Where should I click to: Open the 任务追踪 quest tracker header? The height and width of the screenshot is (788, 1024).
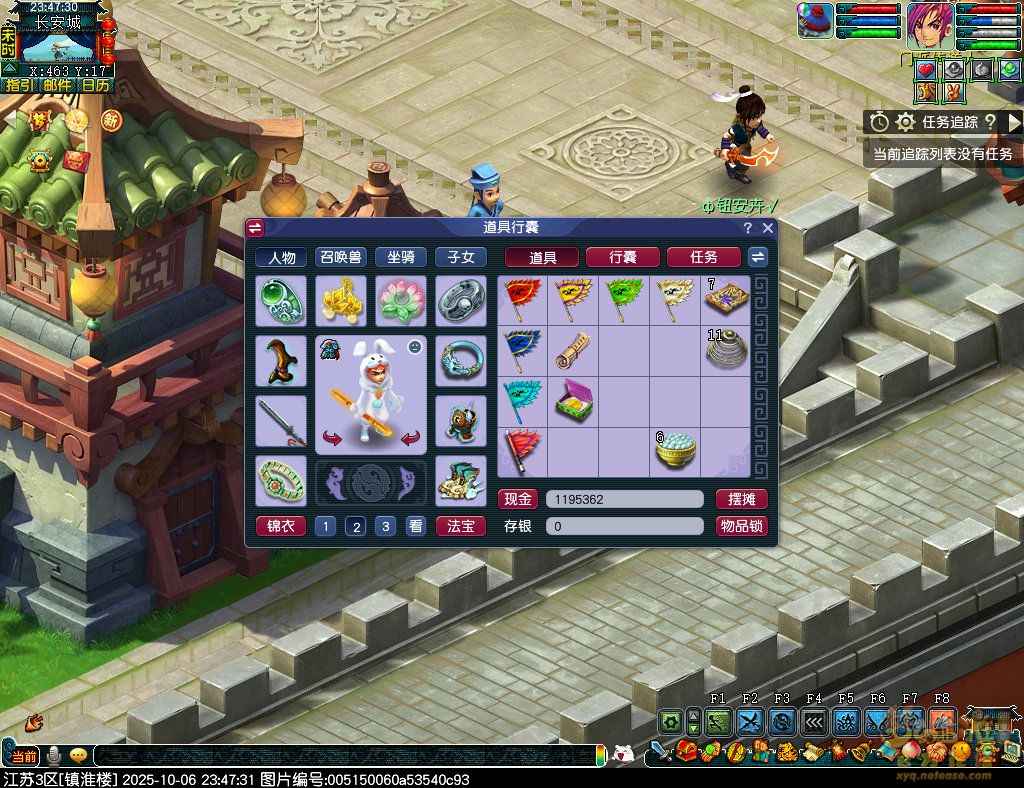pyautogui.click(x=948, y=122)
